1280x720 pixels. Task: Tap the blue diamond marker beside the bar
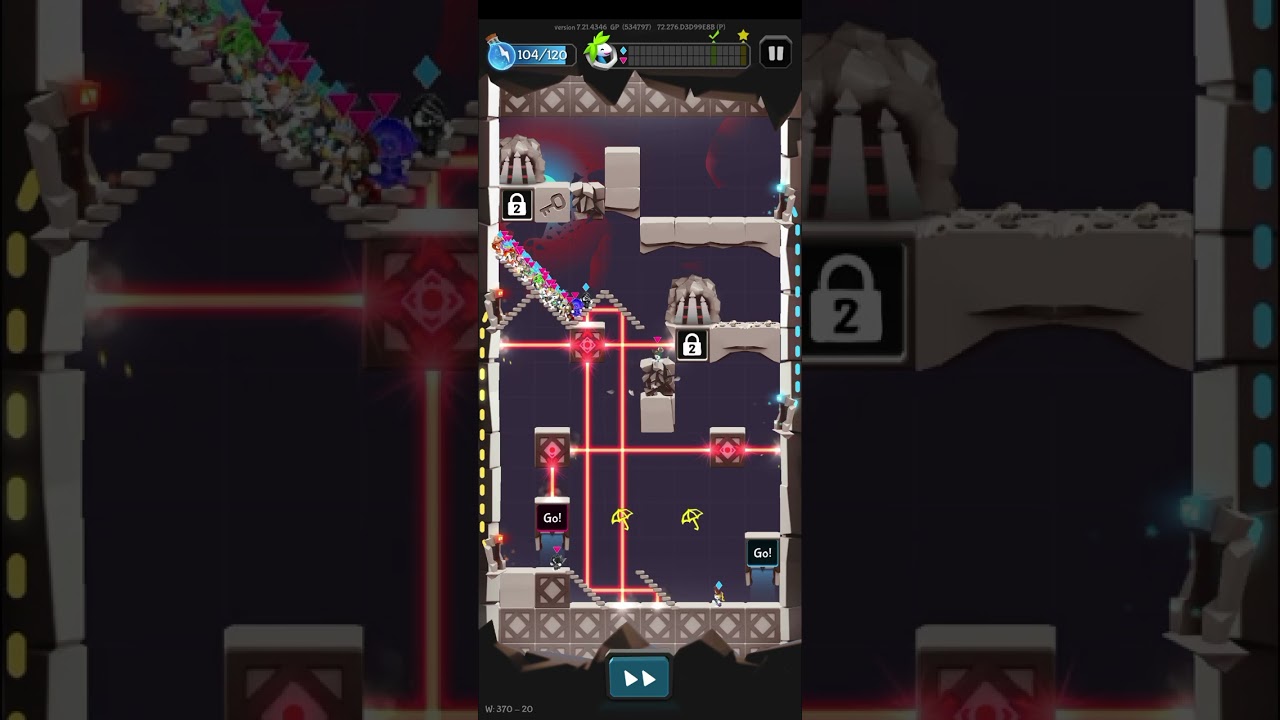624,49
